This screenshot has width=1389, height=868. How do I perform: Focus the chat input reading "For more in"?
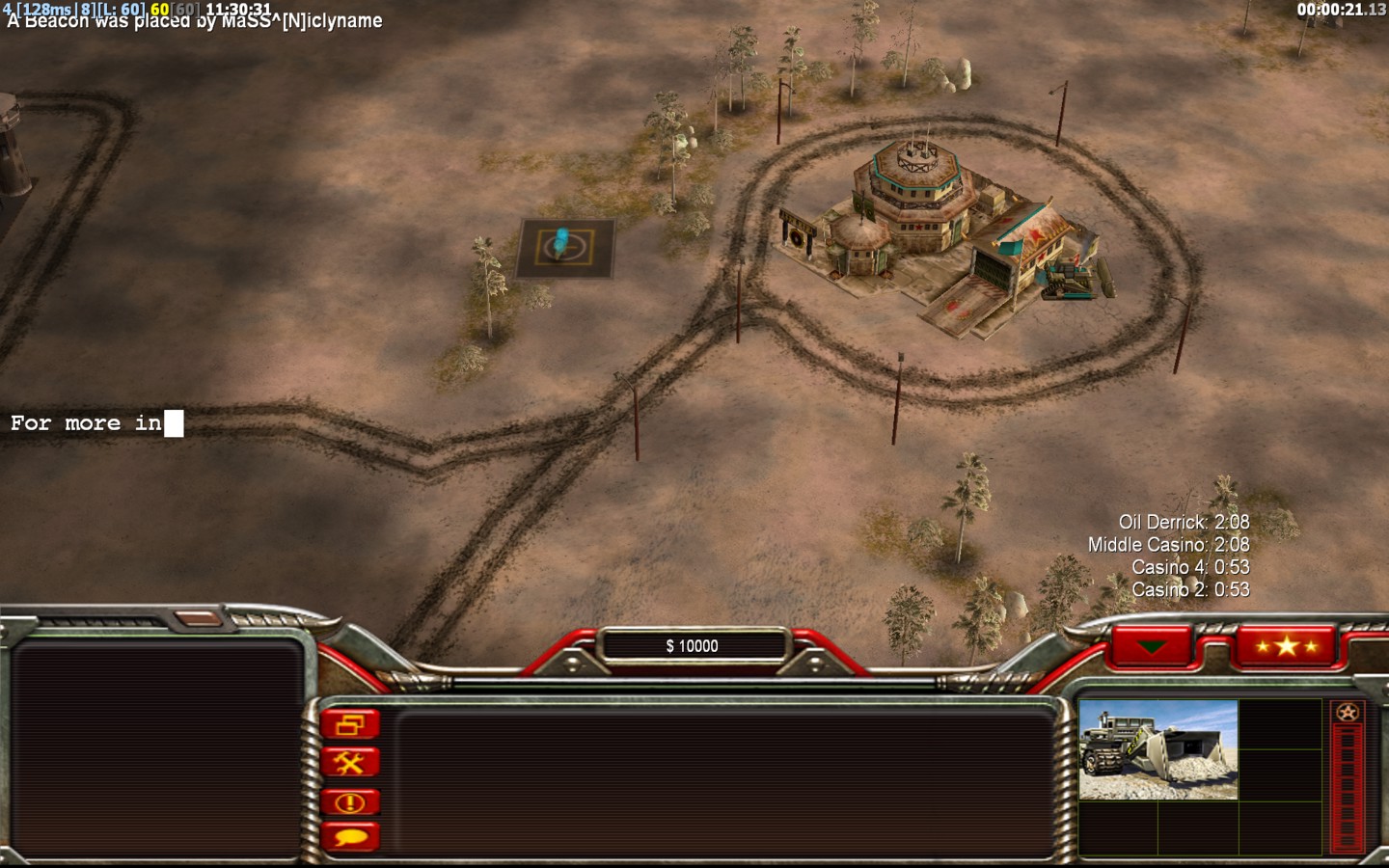(96, 423)
